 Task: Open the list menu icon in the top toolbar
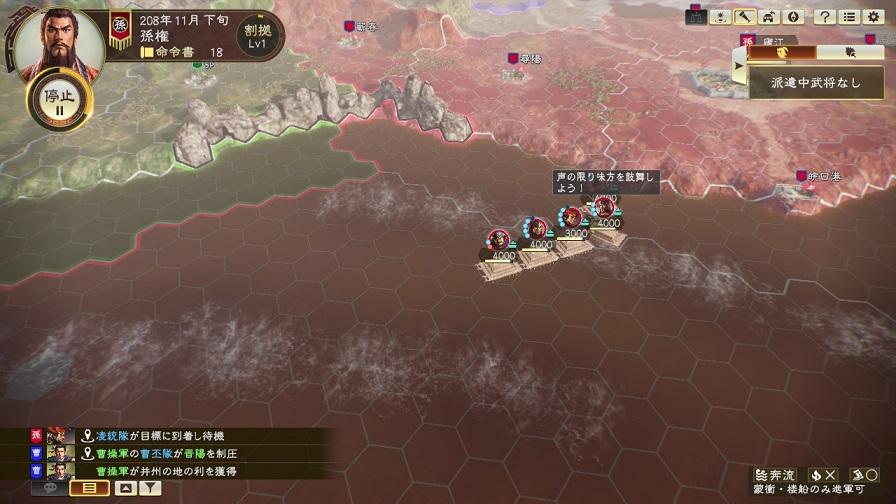849,17
